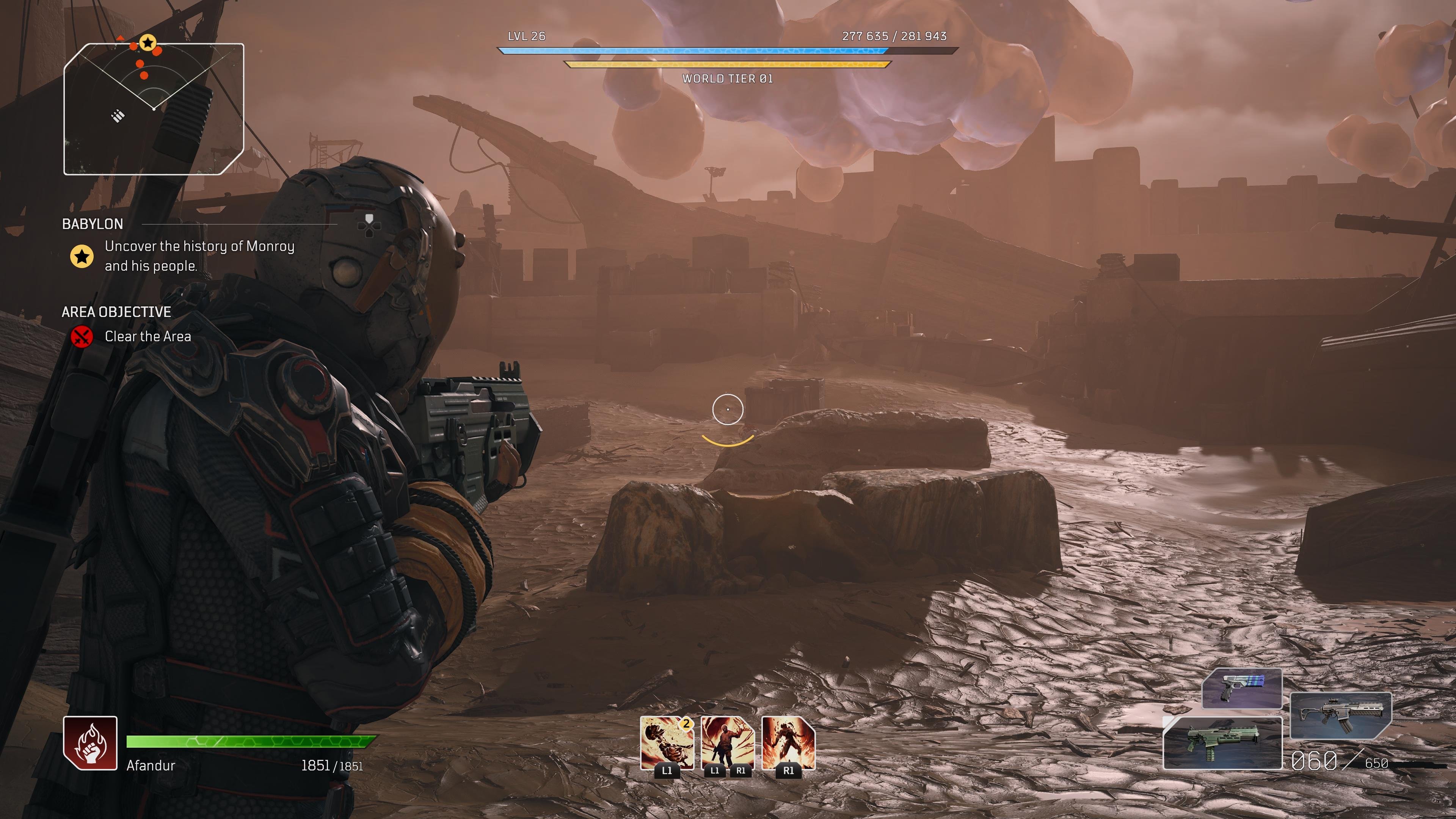Trigger the third Pyromancer skill bound to R1
The width and height of the screenshot is (1456, 819).
tap(789, 742)
